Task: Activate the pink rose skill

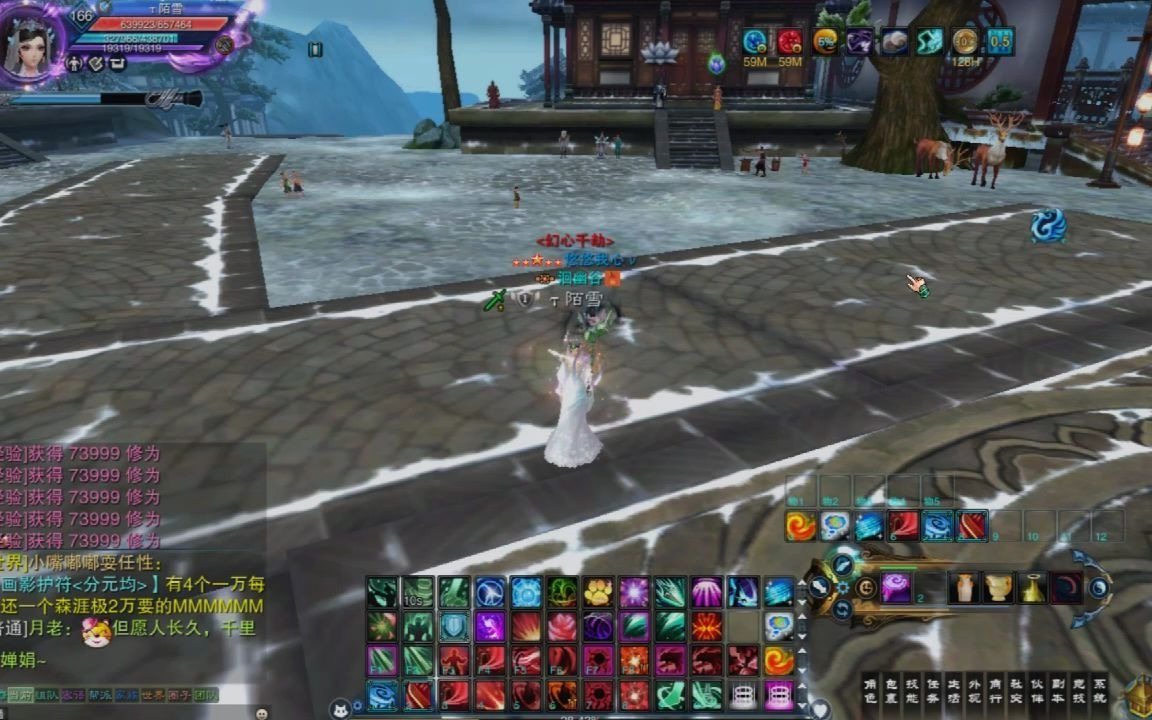Action: [562, 626]
